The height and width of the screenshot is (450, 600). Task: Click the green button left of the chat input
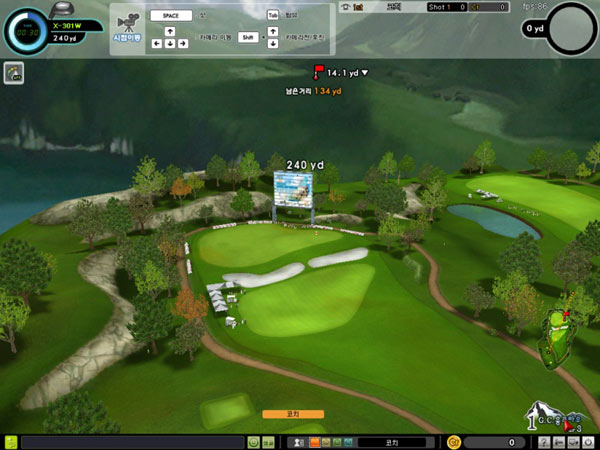click(10, 442)
